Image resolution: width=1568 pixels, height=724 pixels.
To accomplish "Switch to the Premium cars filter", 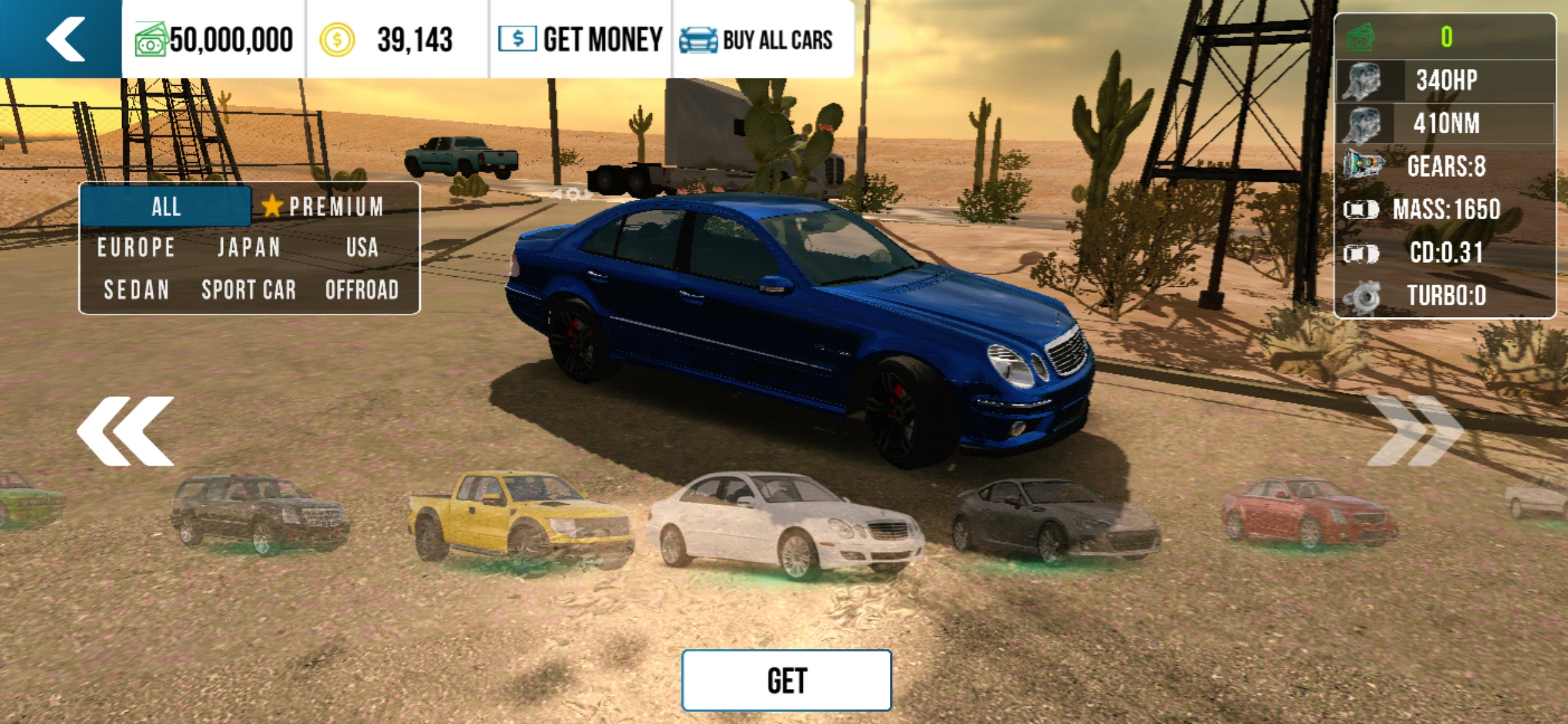I will (x=324, y=206).
